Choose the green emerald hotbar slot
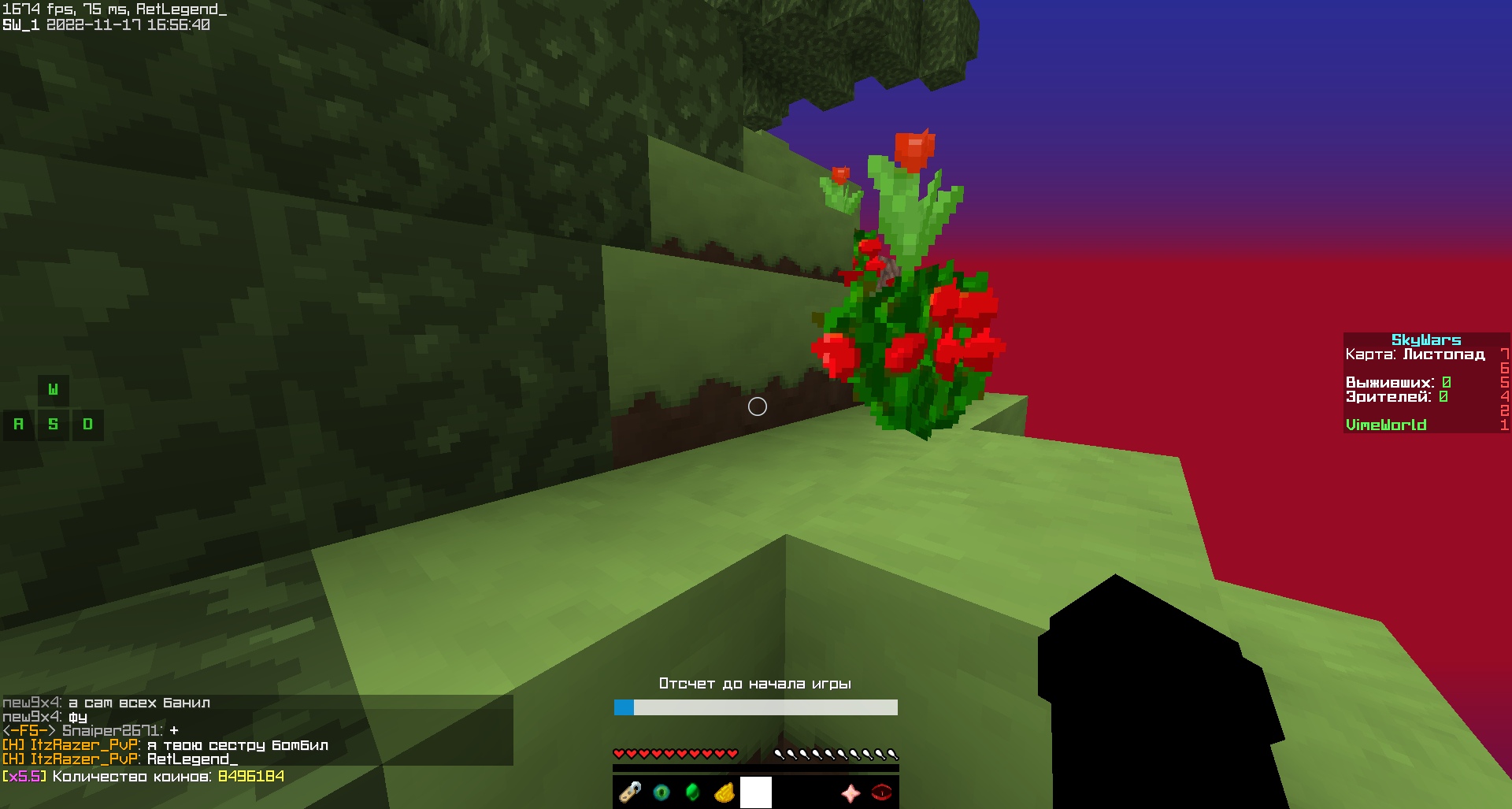This screenshot has height=809, width=1512. point(693,792)
